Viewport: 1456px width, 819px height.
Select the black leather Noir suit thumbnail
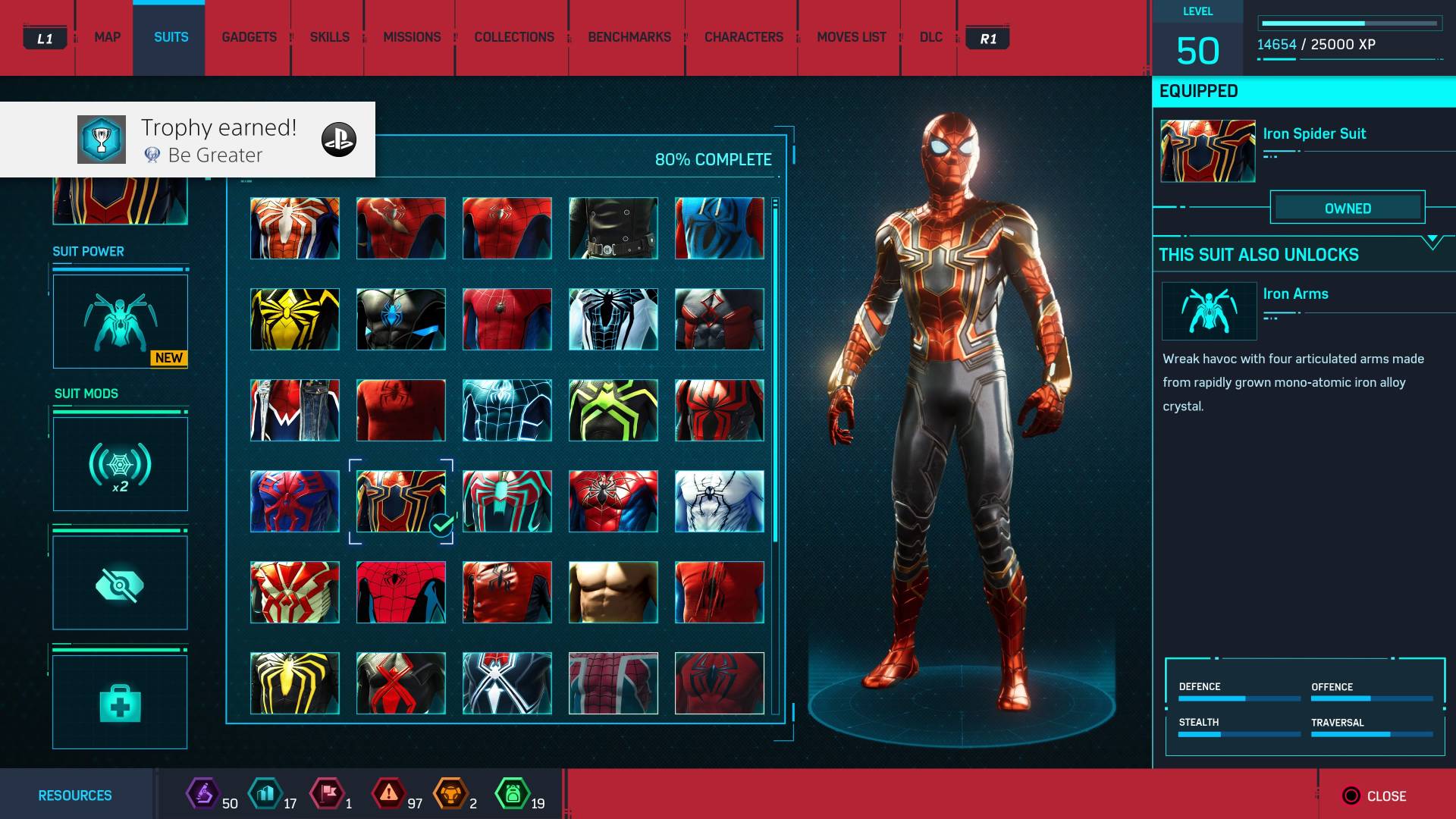[613, 228]
